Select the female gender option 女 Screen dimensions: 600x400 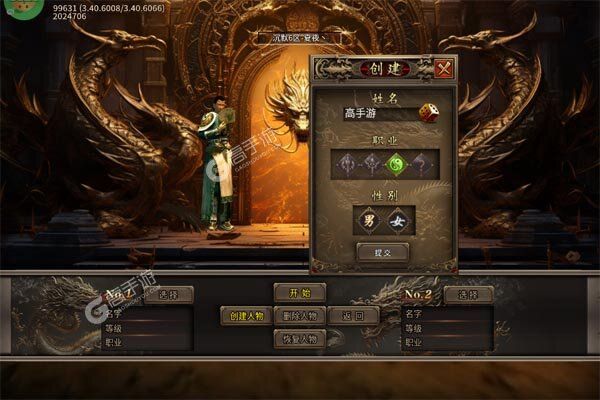click(x=399, y=220)
